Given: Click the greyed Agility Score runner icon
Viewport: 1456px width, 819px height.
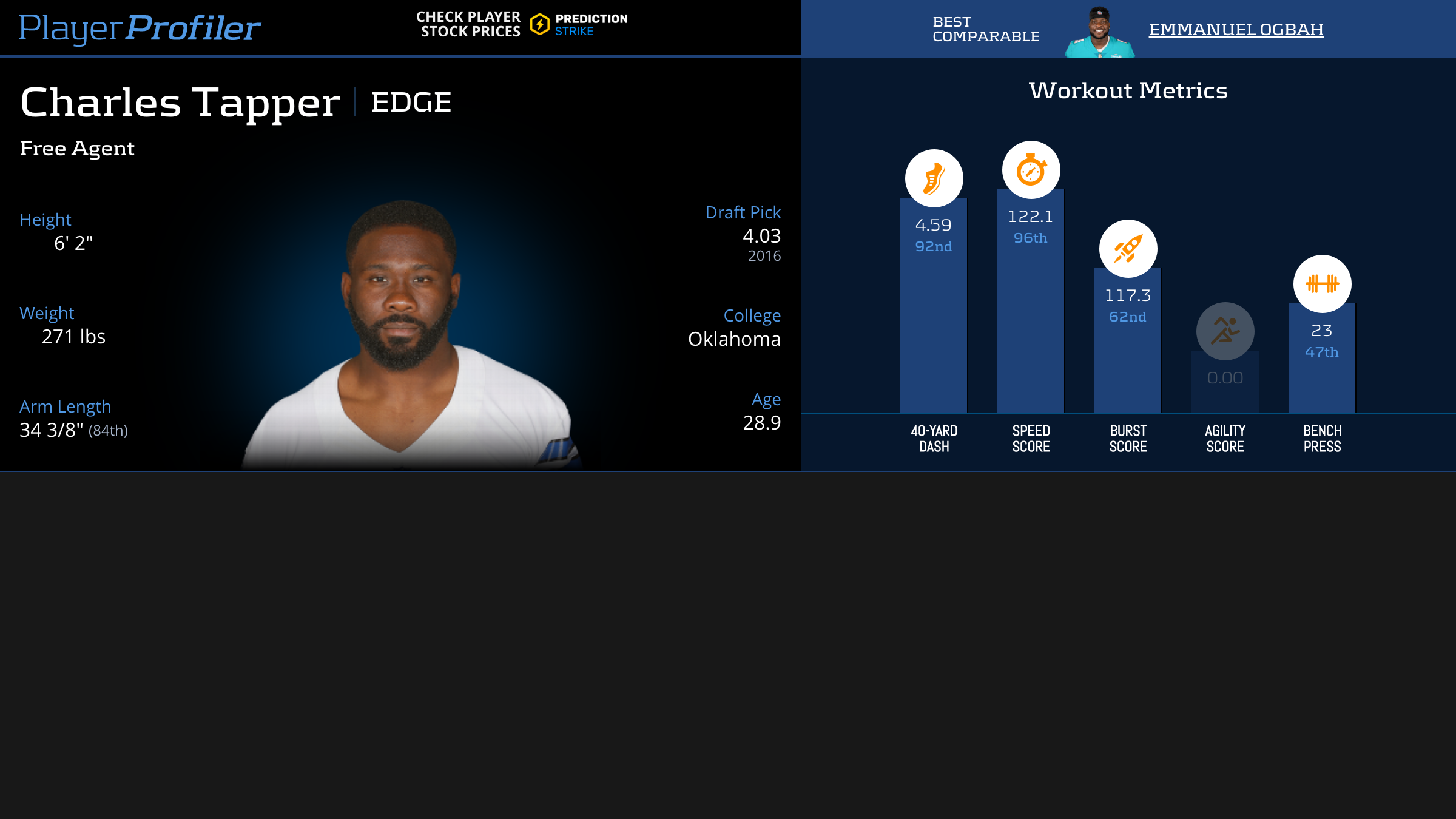Looking at the screenshot, I should pos(1225,331).
